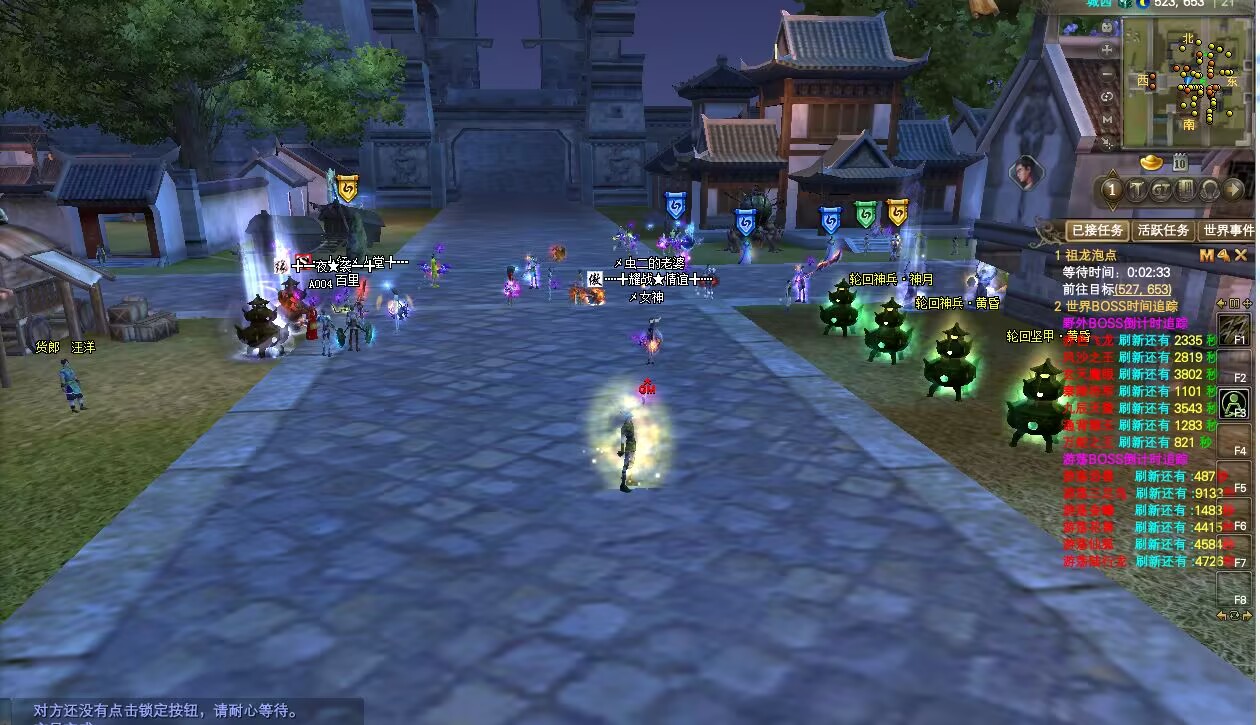Close the quest tracker with the X

click(x=1241, y=256)
